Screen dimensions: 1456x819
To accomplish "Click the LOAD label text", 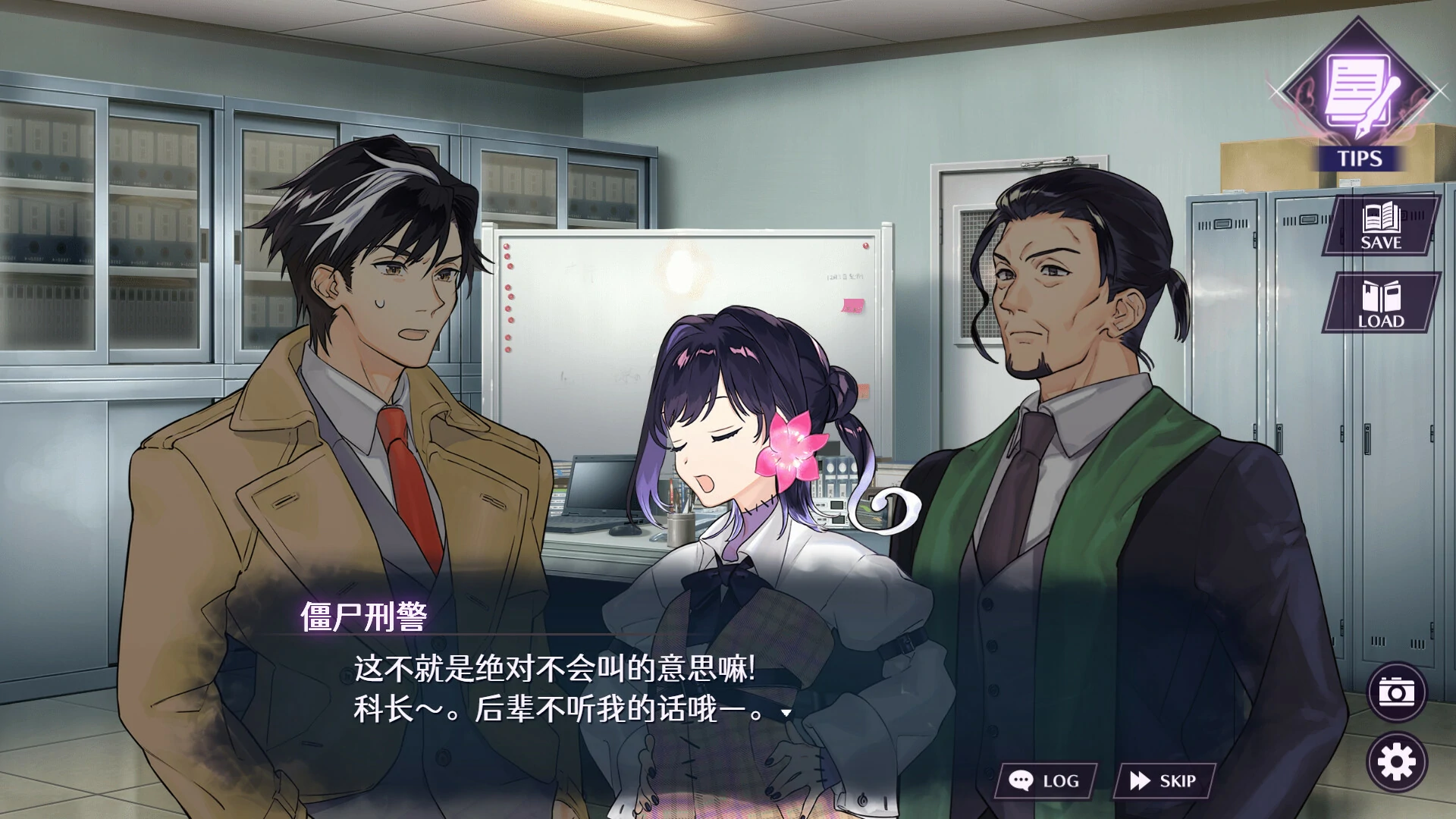I will tap(1382, 322).
